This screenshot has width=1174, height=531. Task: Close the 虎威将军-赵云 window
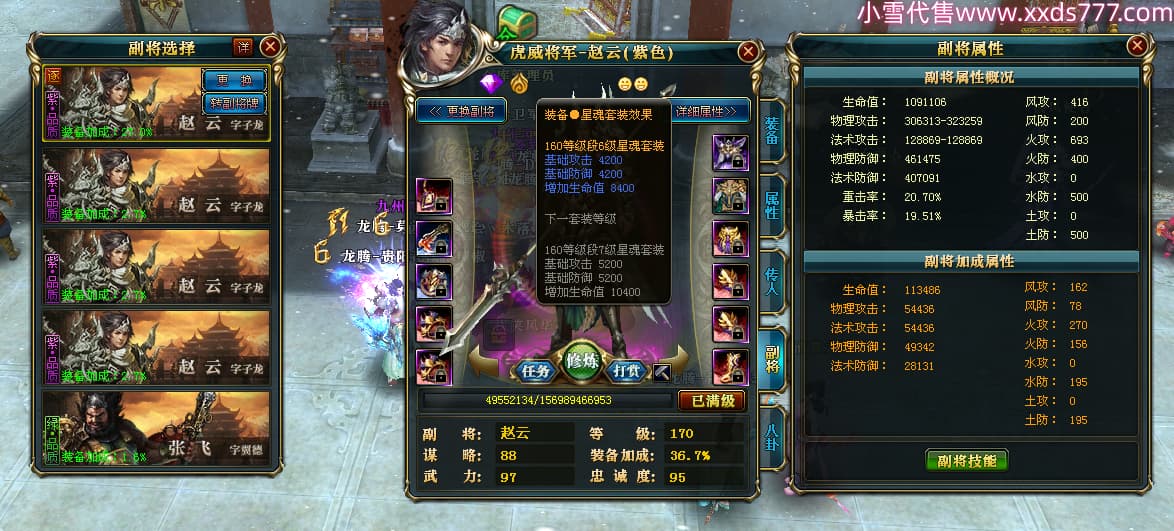[747, 52]
